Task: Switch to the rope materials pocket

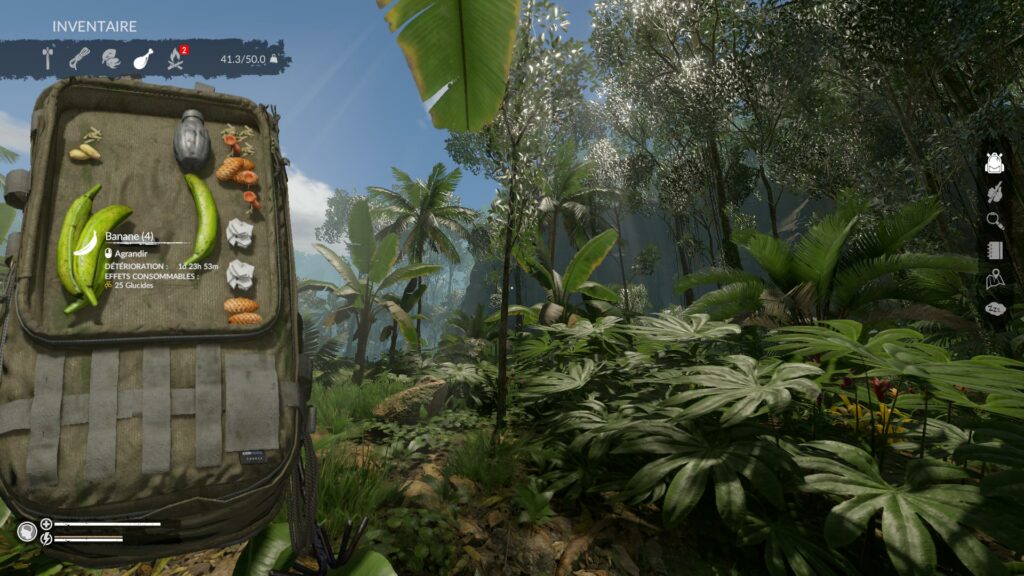Action: click(79, 59)
